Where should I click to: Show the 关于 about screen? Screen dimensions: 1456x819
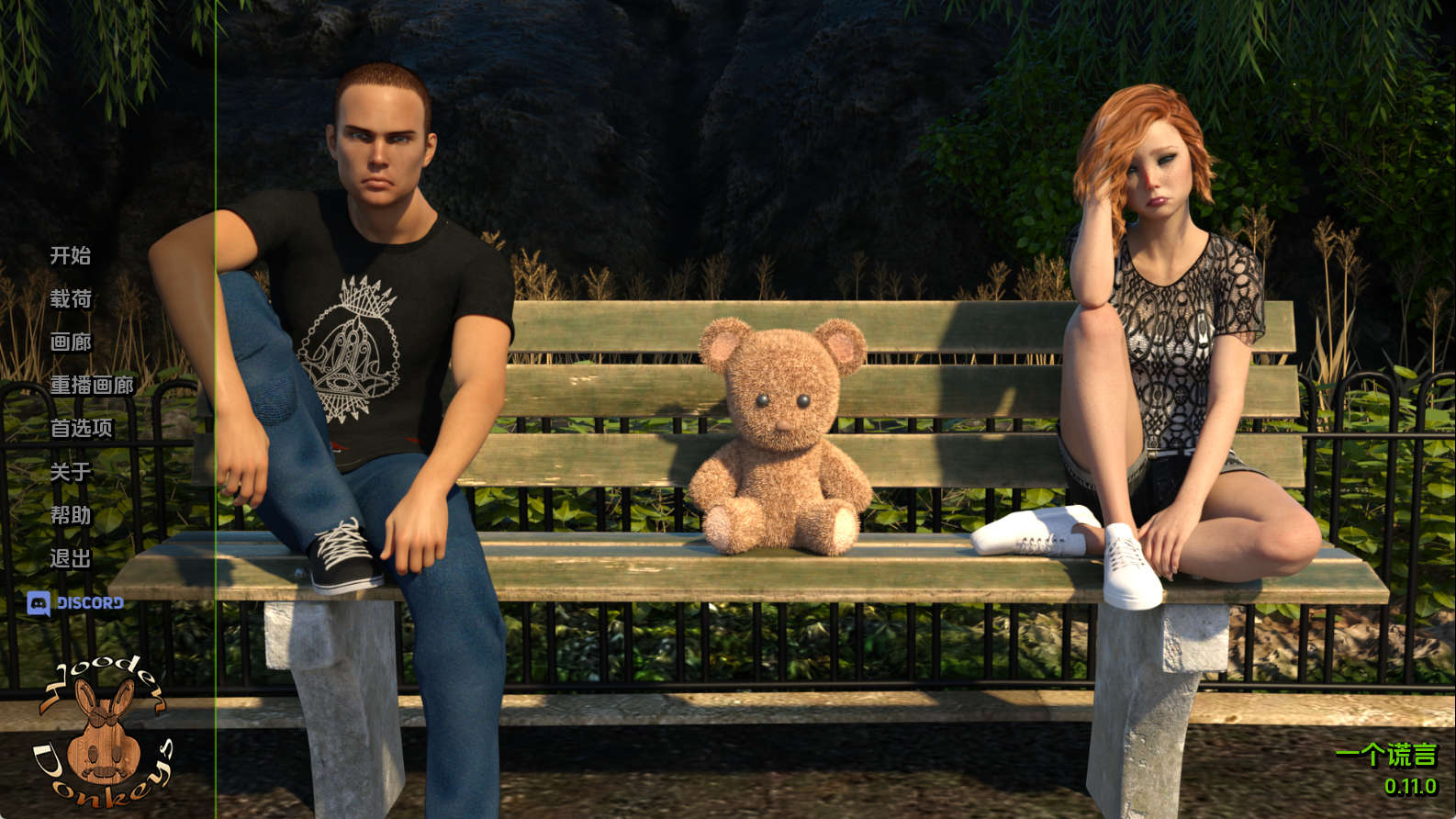(71, 472)
